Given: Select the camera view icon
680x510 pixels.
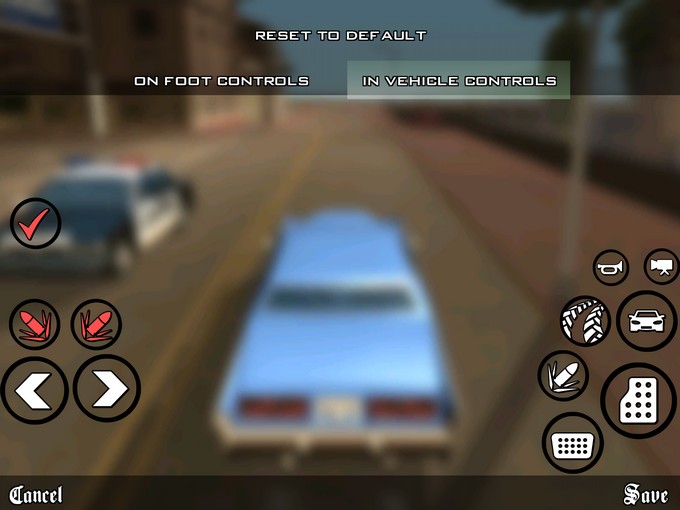Looking at the screenshot, I should coord(660,266).
